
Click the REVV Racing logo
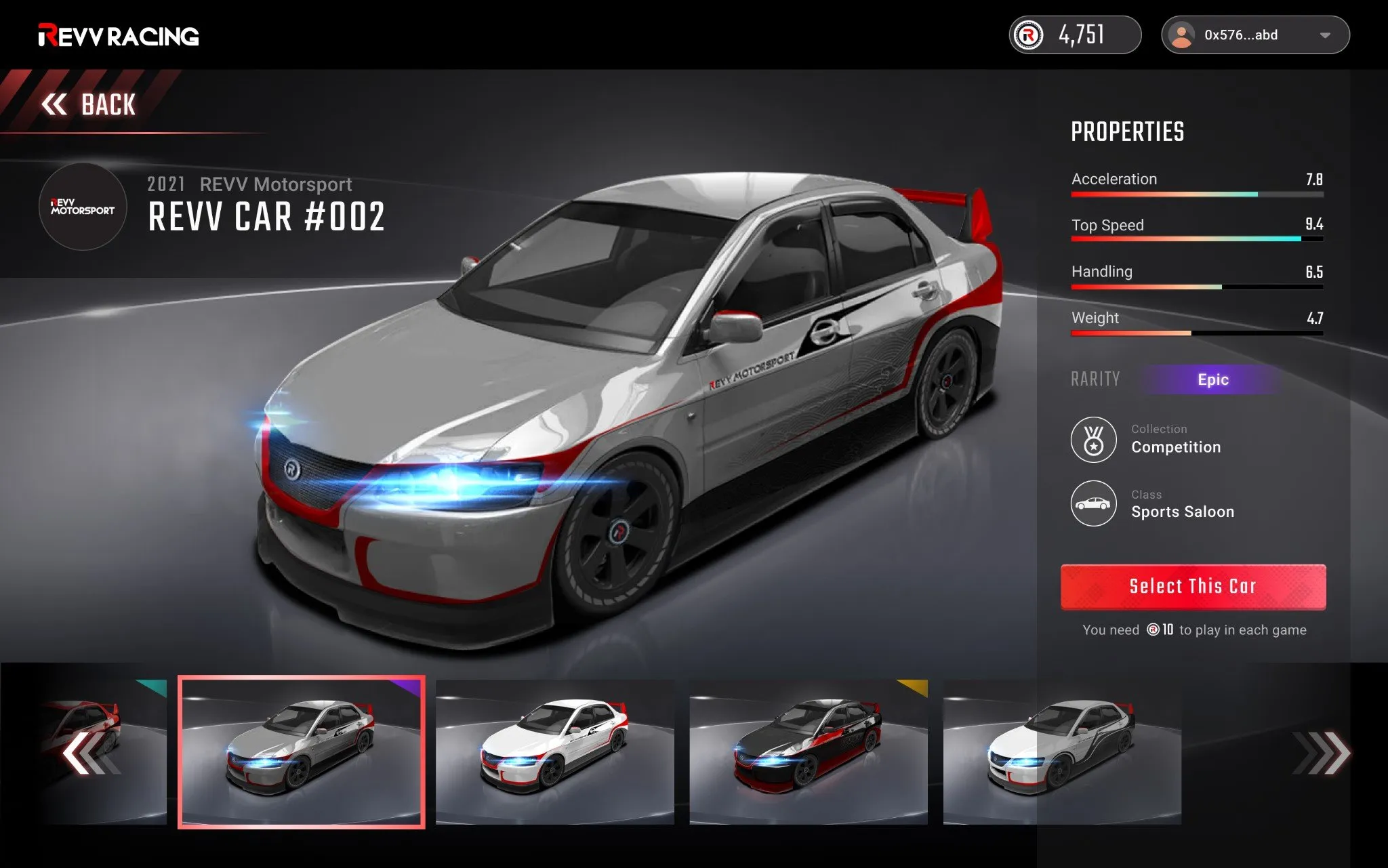[119, 35]
